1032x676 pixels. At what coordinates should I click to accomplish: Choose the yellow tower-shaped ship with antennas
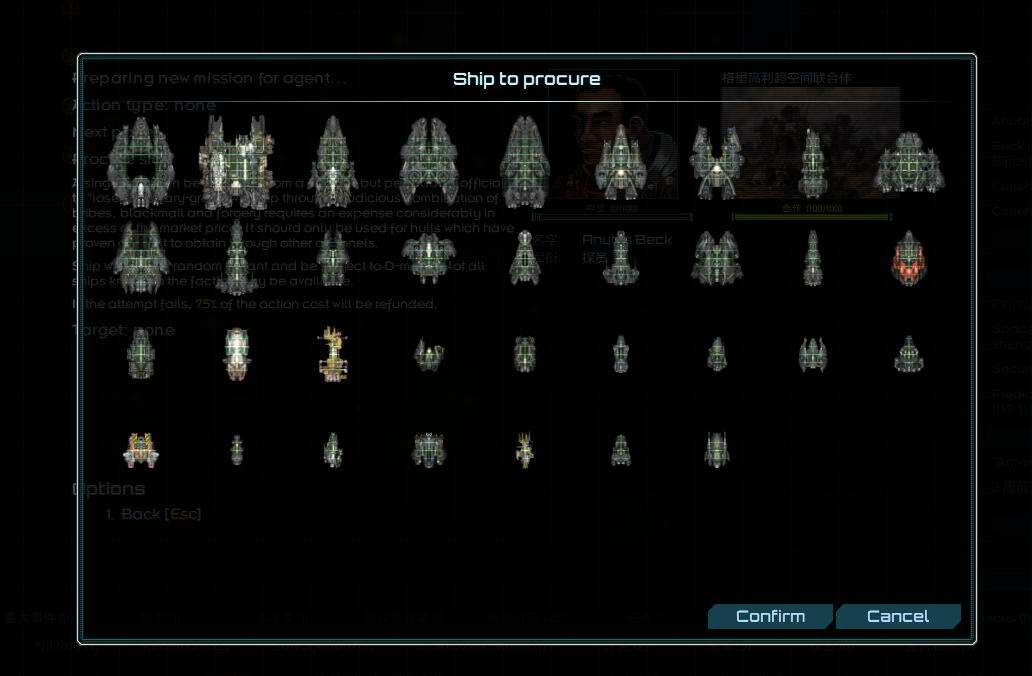click(x=333, y=355)
